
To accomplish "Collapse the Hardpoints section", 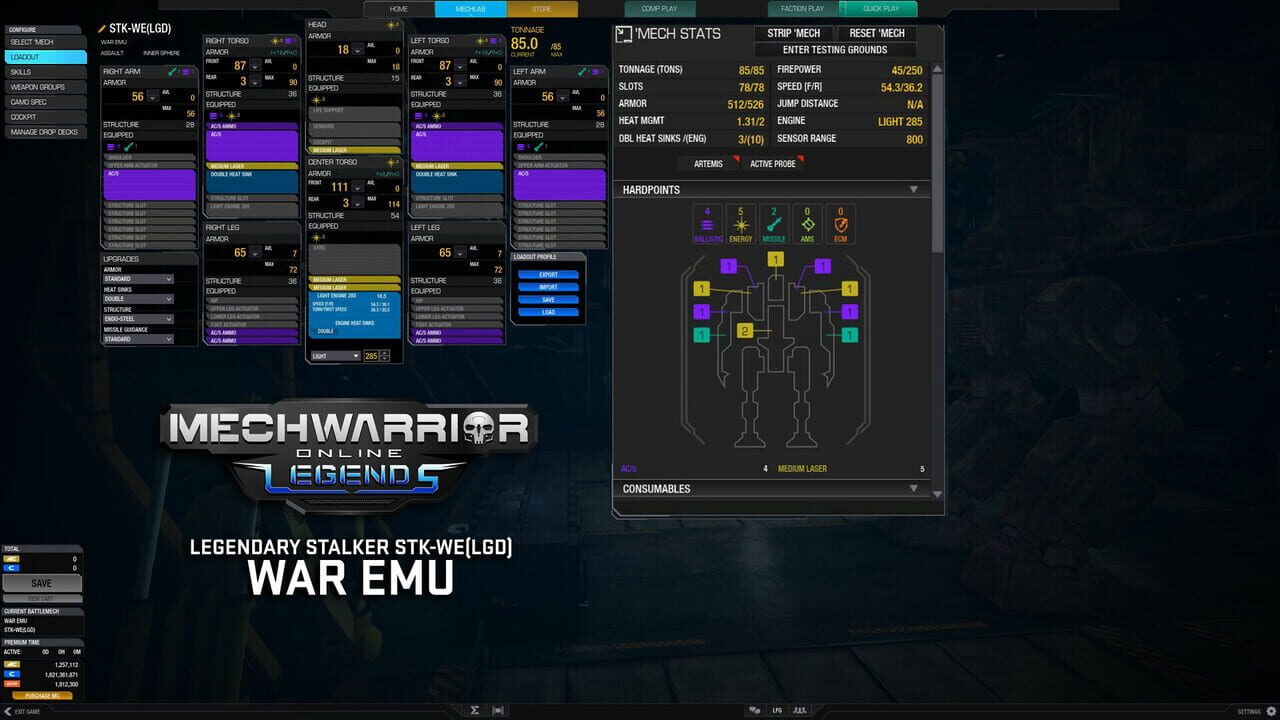I will pyautogui.click(x=912, y=189).
